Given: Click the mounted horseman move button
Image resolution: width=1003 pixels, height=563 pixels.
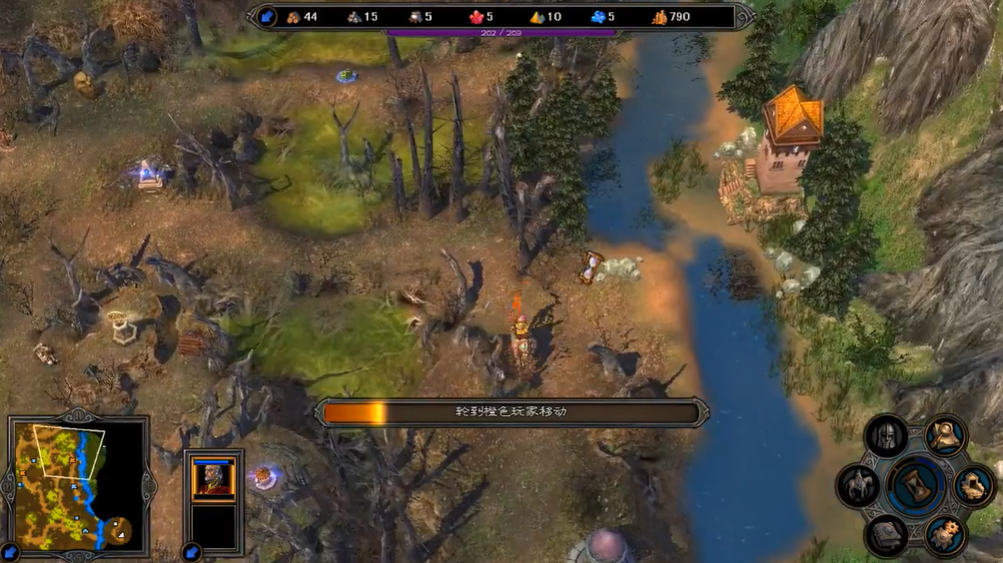Looking at the screenshot, I should (858, 486).
